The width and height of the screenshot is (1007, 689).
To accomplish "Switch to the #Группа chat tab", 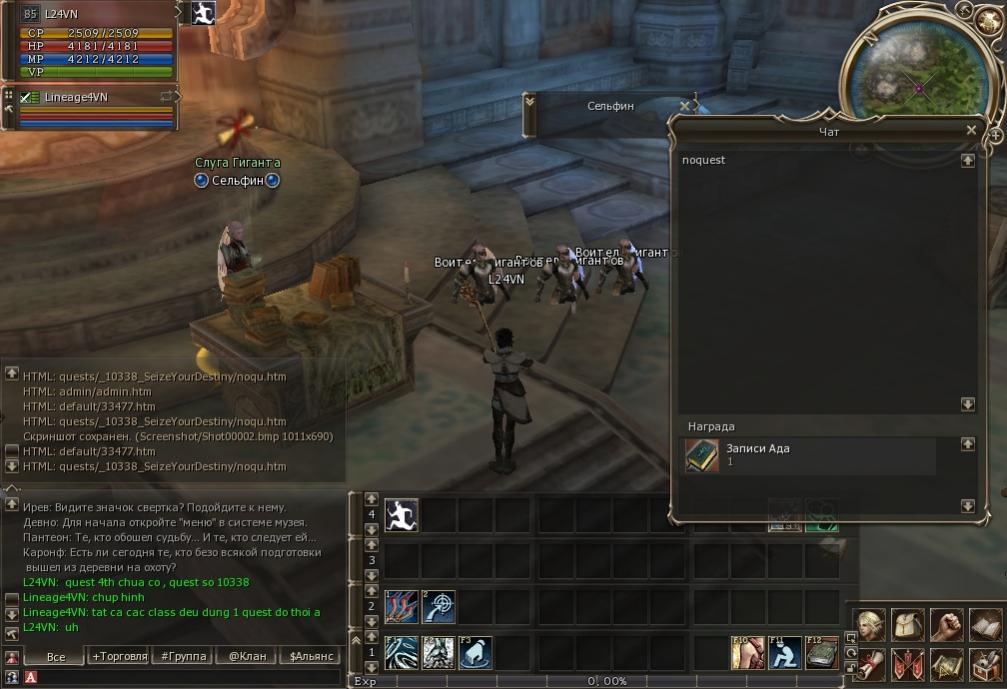I will (x=183, y=656).
